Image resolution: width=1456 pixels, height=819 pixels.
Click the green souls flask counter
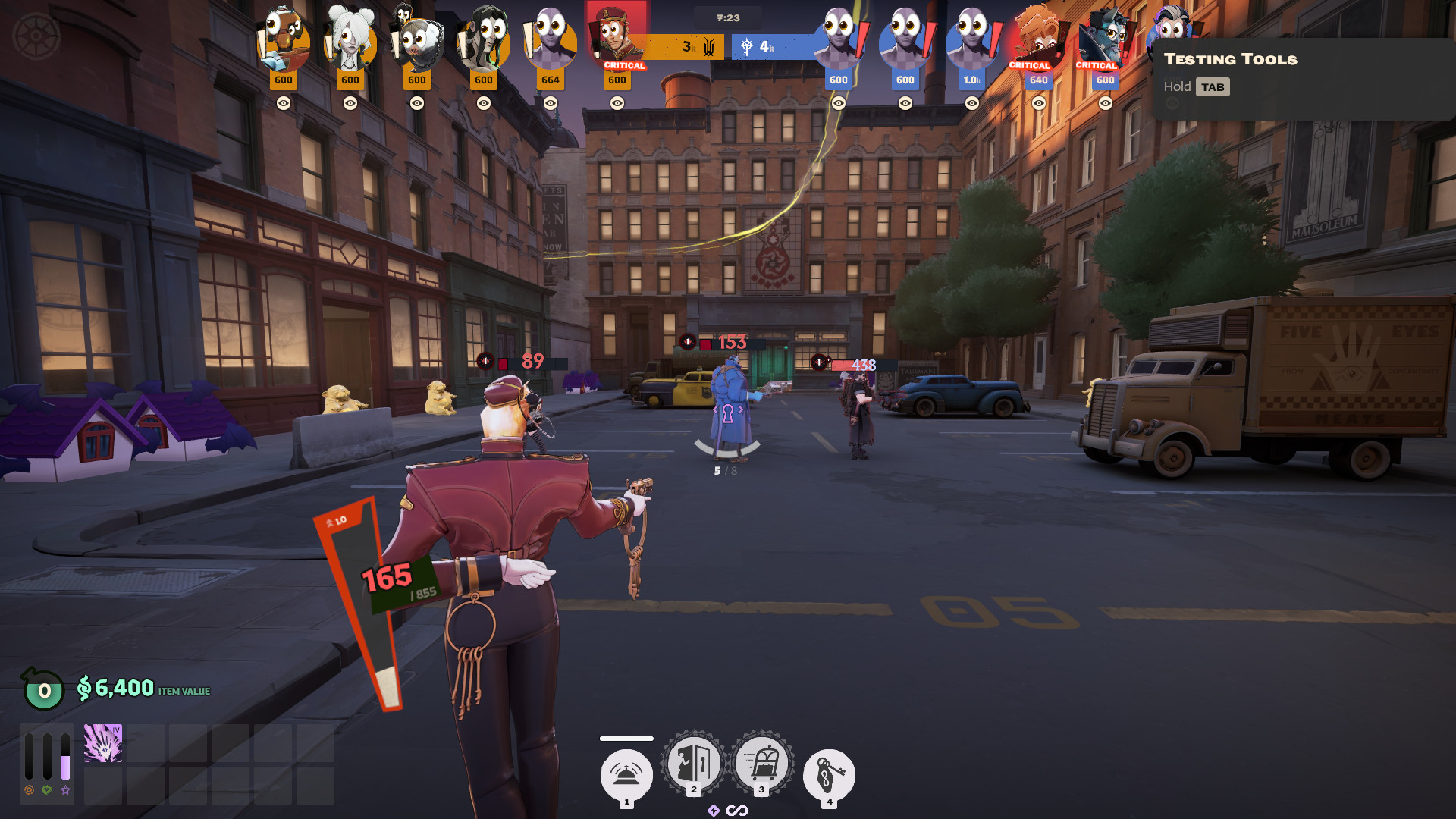pos(43,689)
